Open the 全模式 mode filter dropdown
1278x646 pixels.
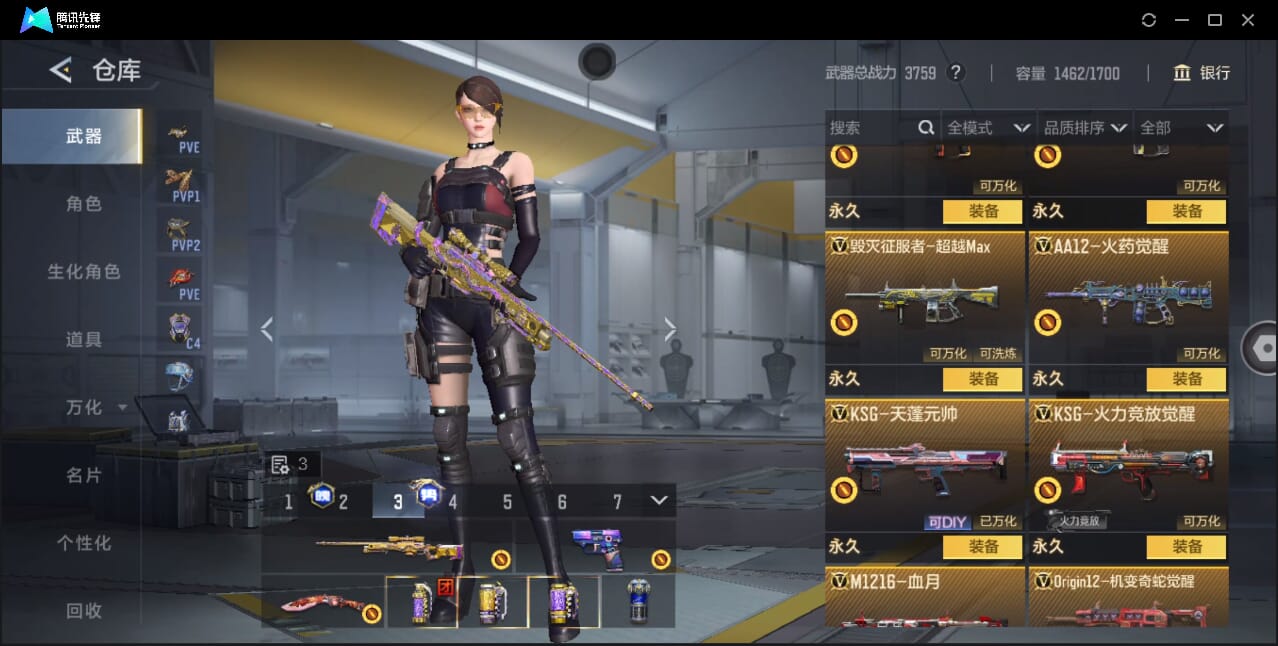pyautogui.click(x=988, y=128)
